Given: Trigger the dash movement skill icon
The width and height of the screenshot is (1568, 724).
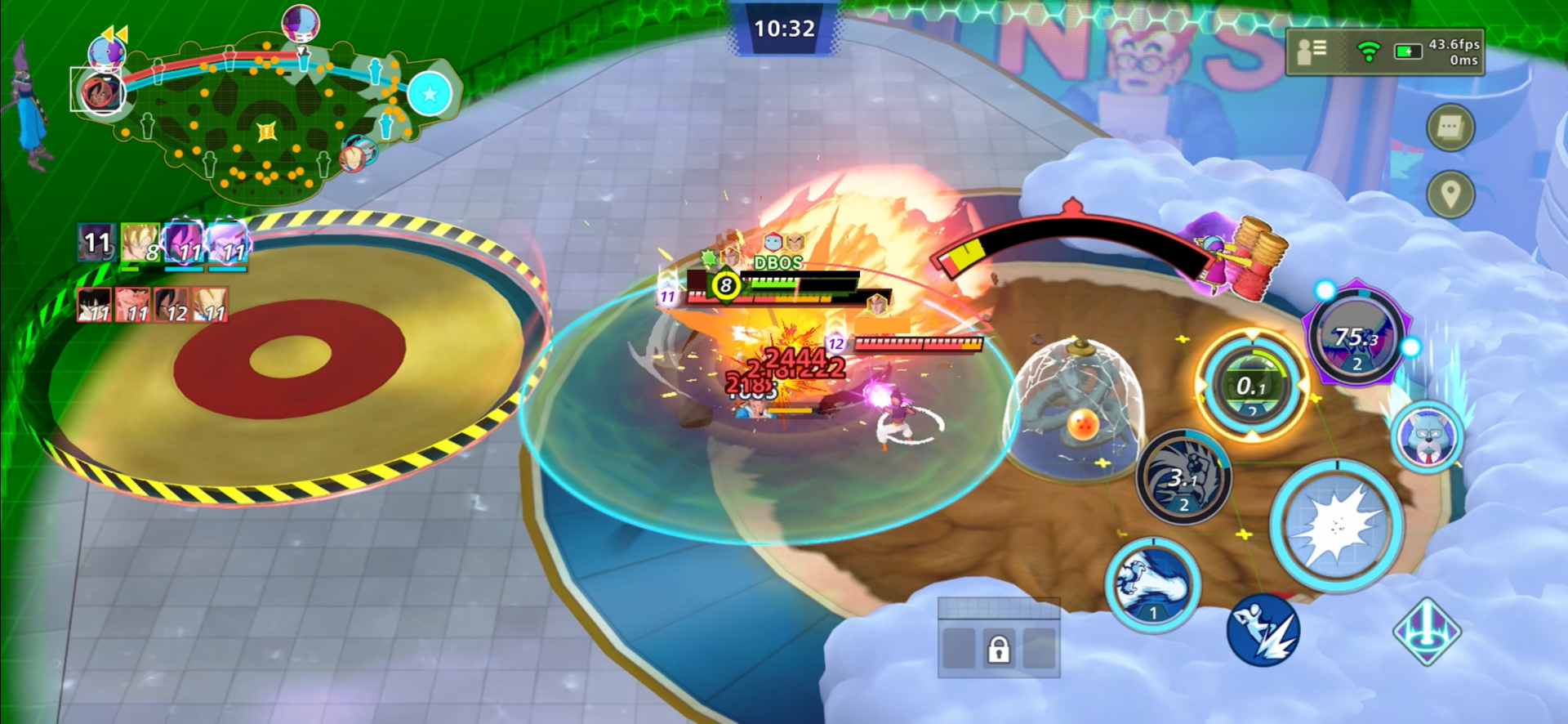Looking at the screenshot, I should point(1263,630).
